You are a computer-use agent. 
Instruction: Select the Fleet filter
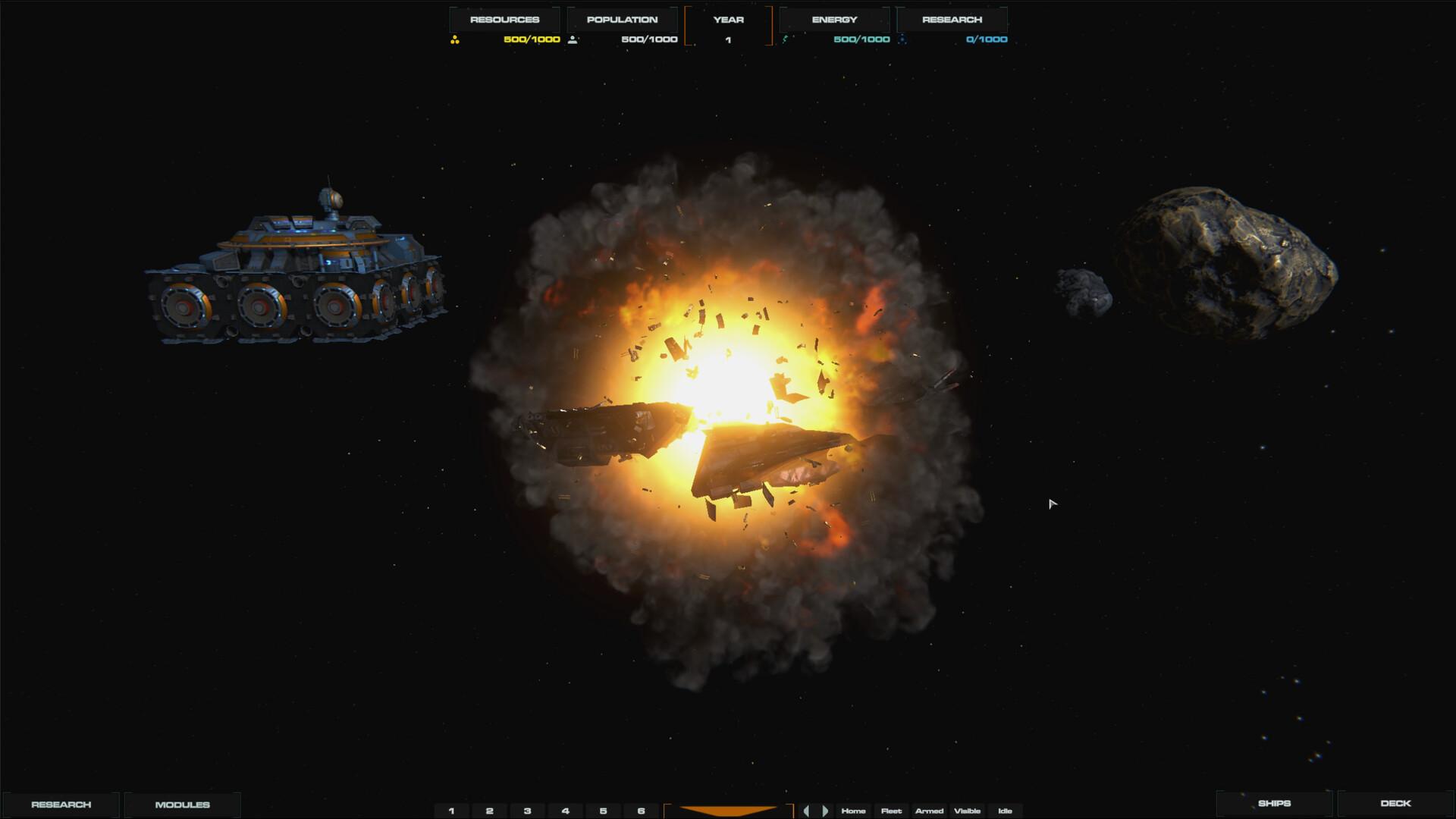(x=892, y=811)
